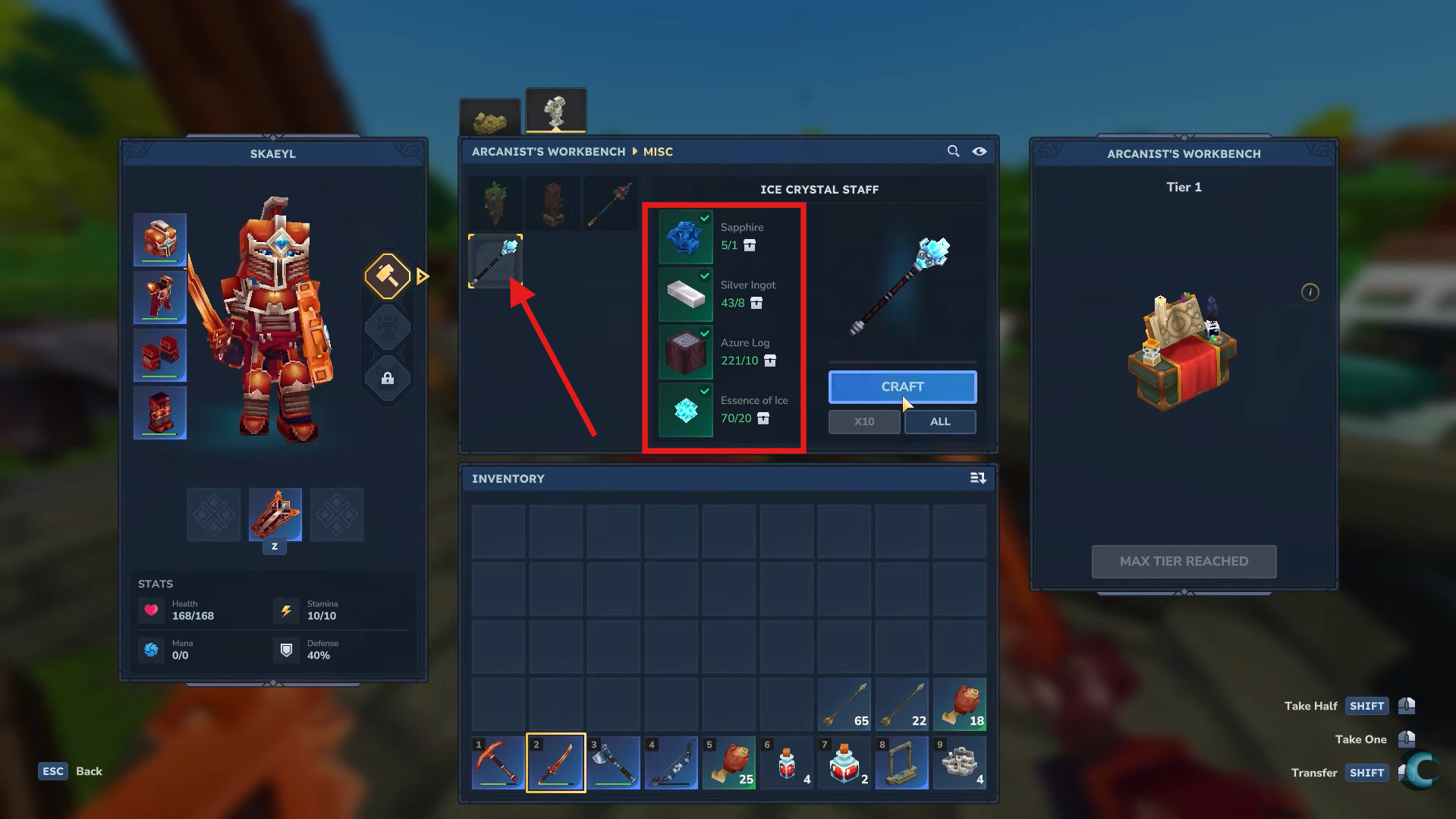Click the CRAFT button
The width and height of the screenshot is (1456, 819).
902,386
